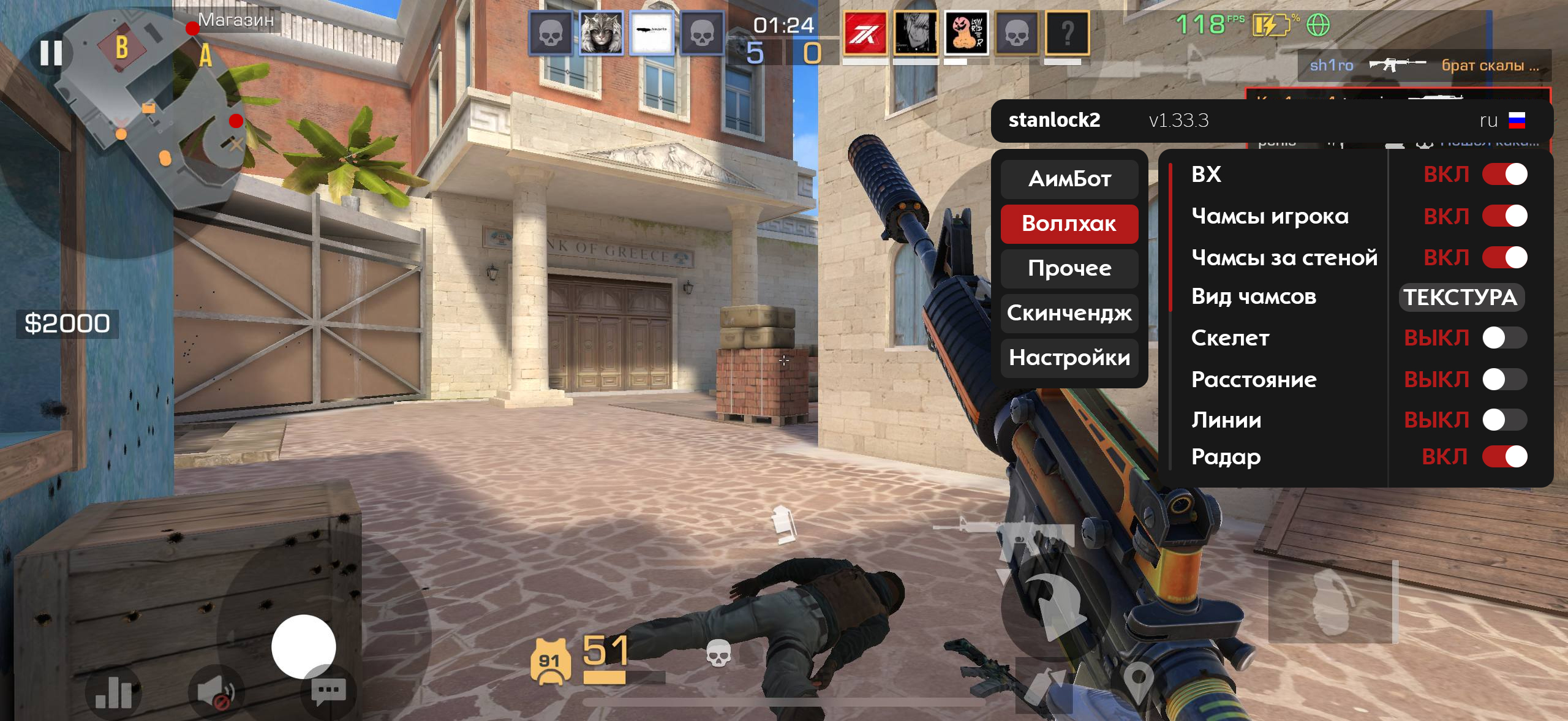This screenshot has width=1568, height=721.
Task: Disable the Чамсы за стеной switch
Action: point(1504,258)
